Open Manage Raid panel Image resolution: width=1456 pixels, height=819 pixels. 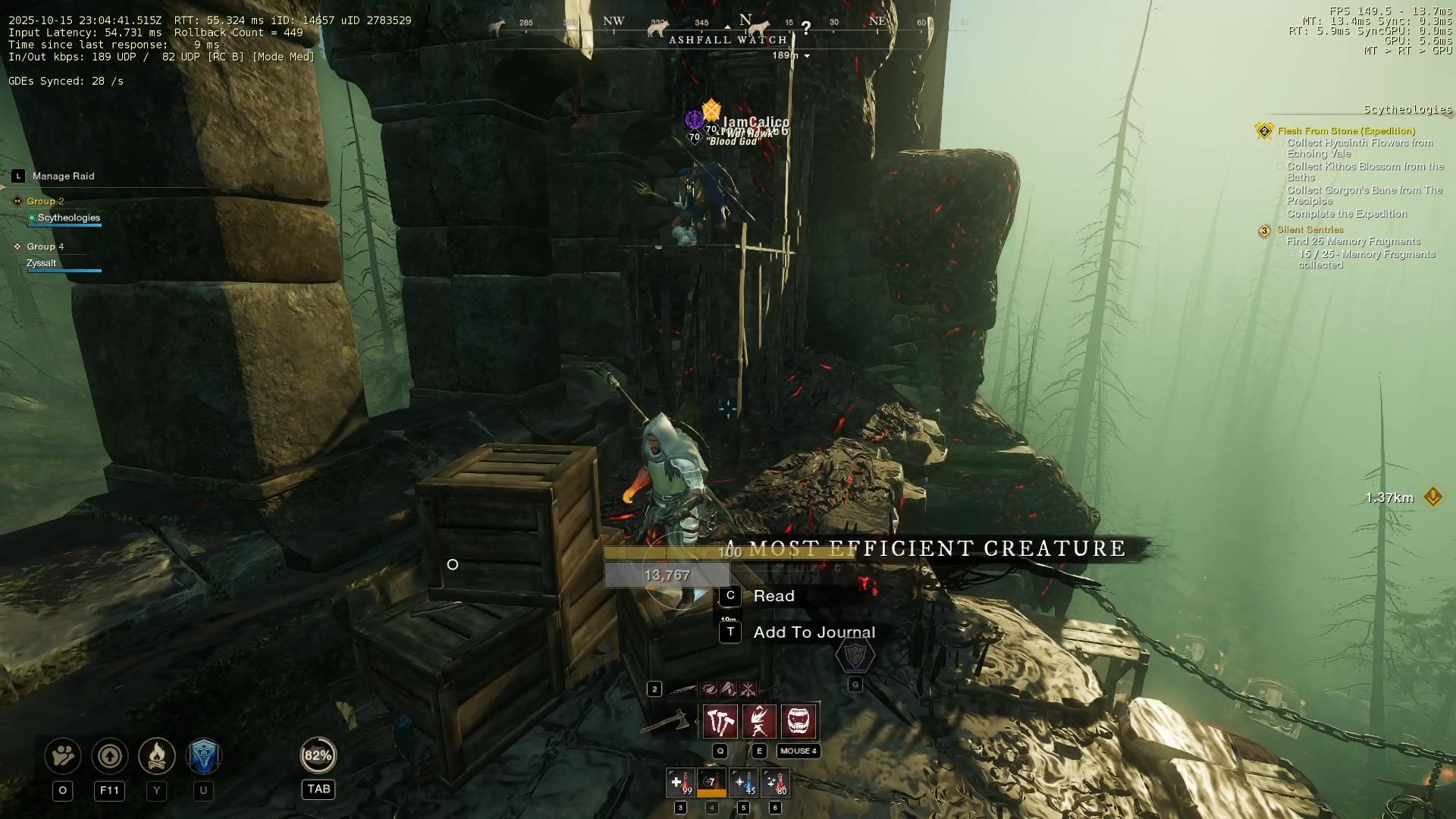[63, 176]
